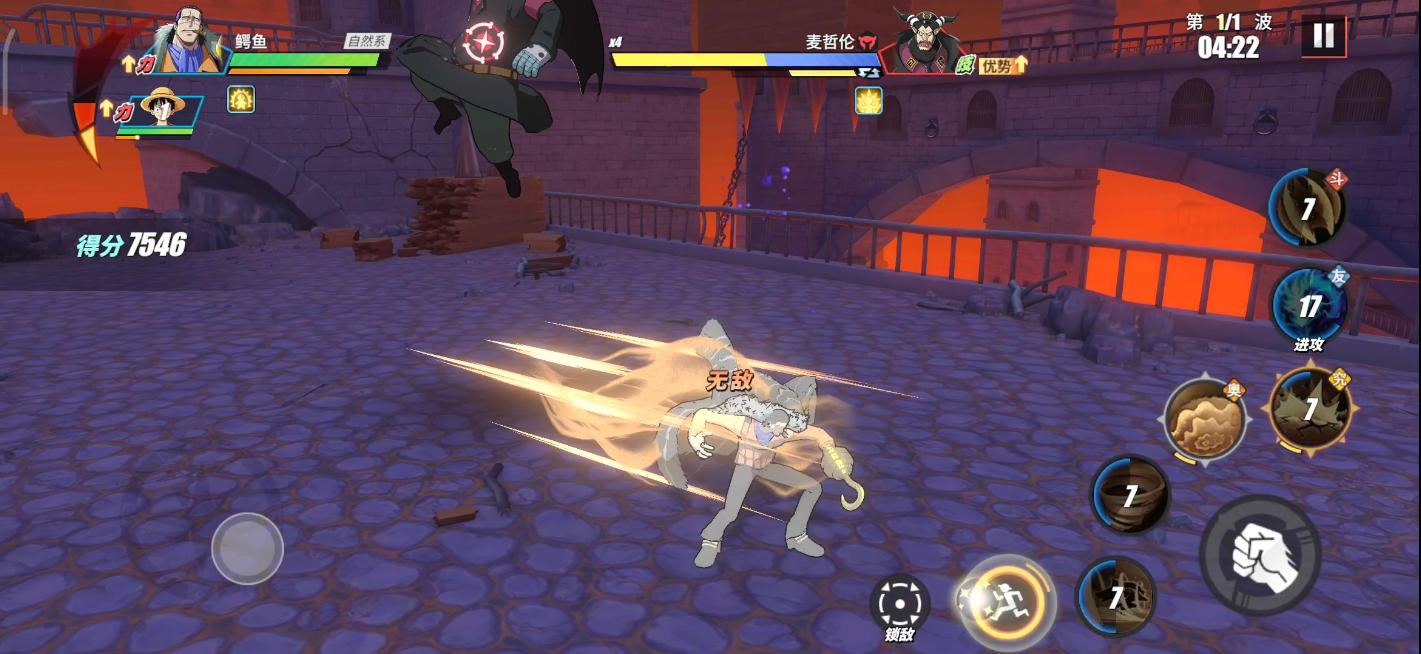
Task: Trigger the 友 assist skill labeled 进攻
Action: click(x=1308, y=306)
